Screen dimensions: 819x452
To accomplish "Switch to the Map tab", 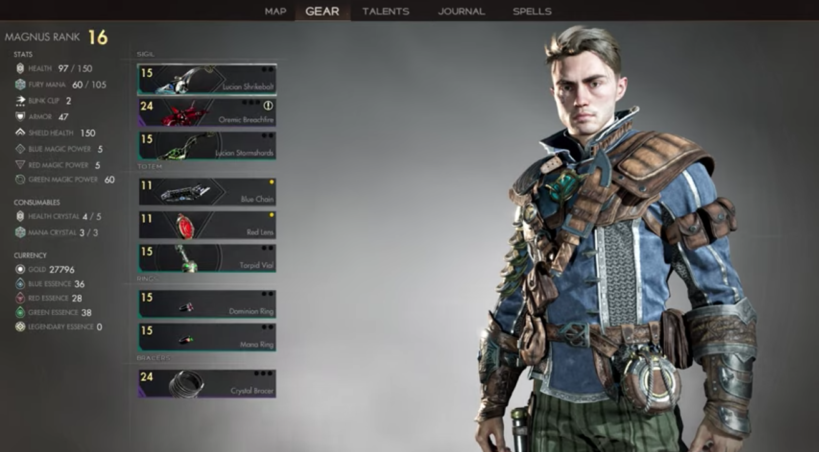I will click(x=275, y=11).
